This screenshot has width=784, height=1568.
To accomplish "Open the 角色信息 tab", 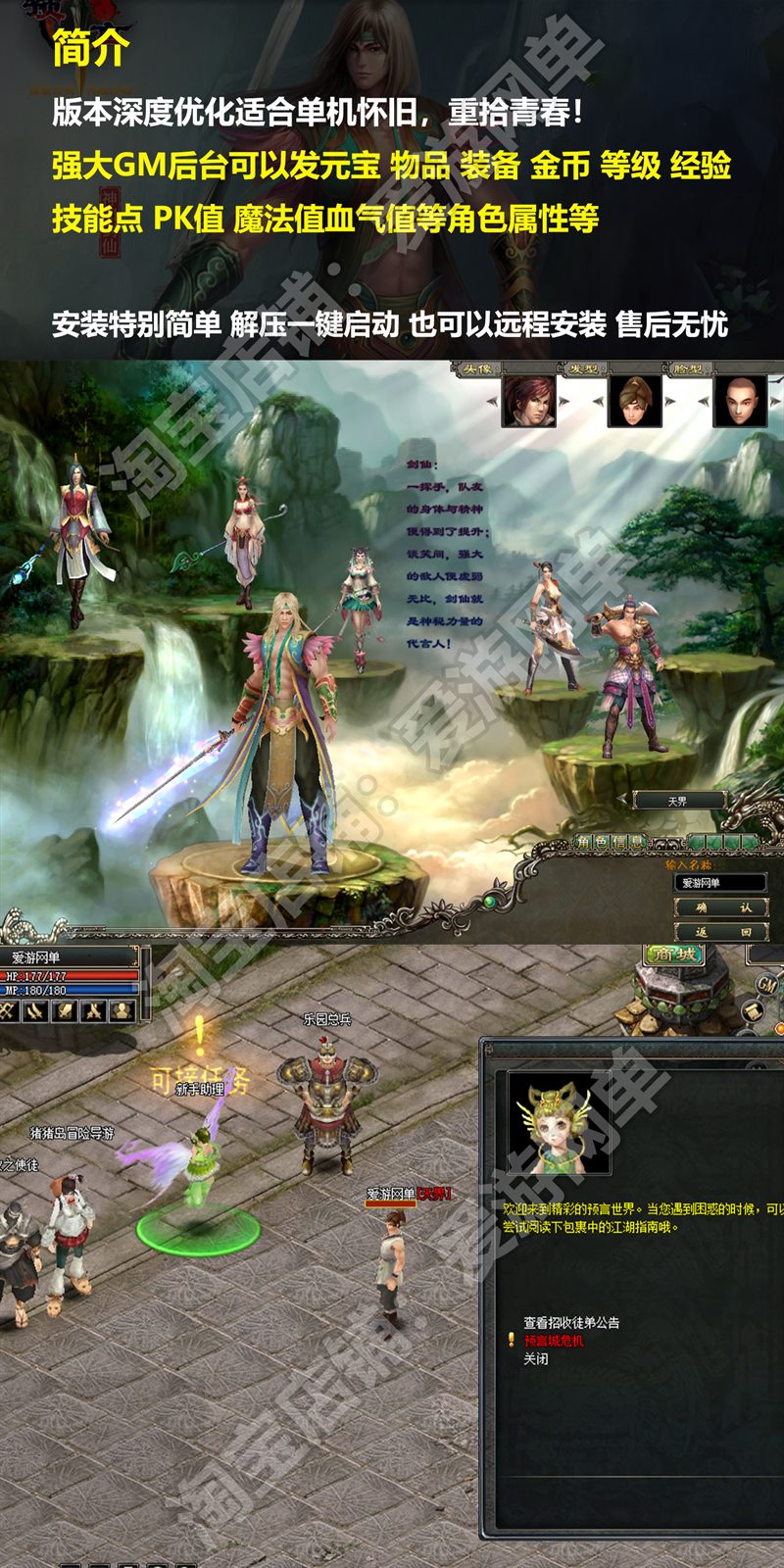I will click(610, 842).
